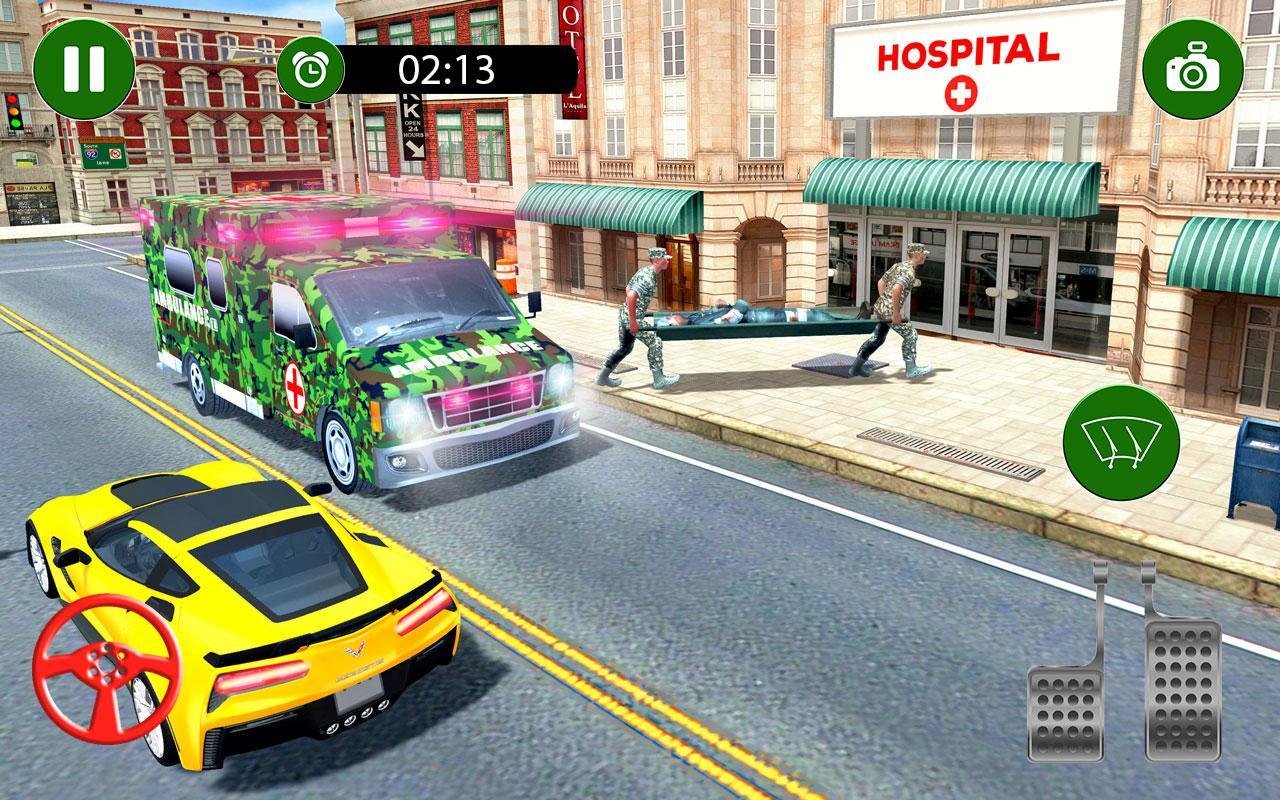Tap the red cross on the Hospital sign
The width and height of the screenshot is (1280, 800).
pos(962,92)
